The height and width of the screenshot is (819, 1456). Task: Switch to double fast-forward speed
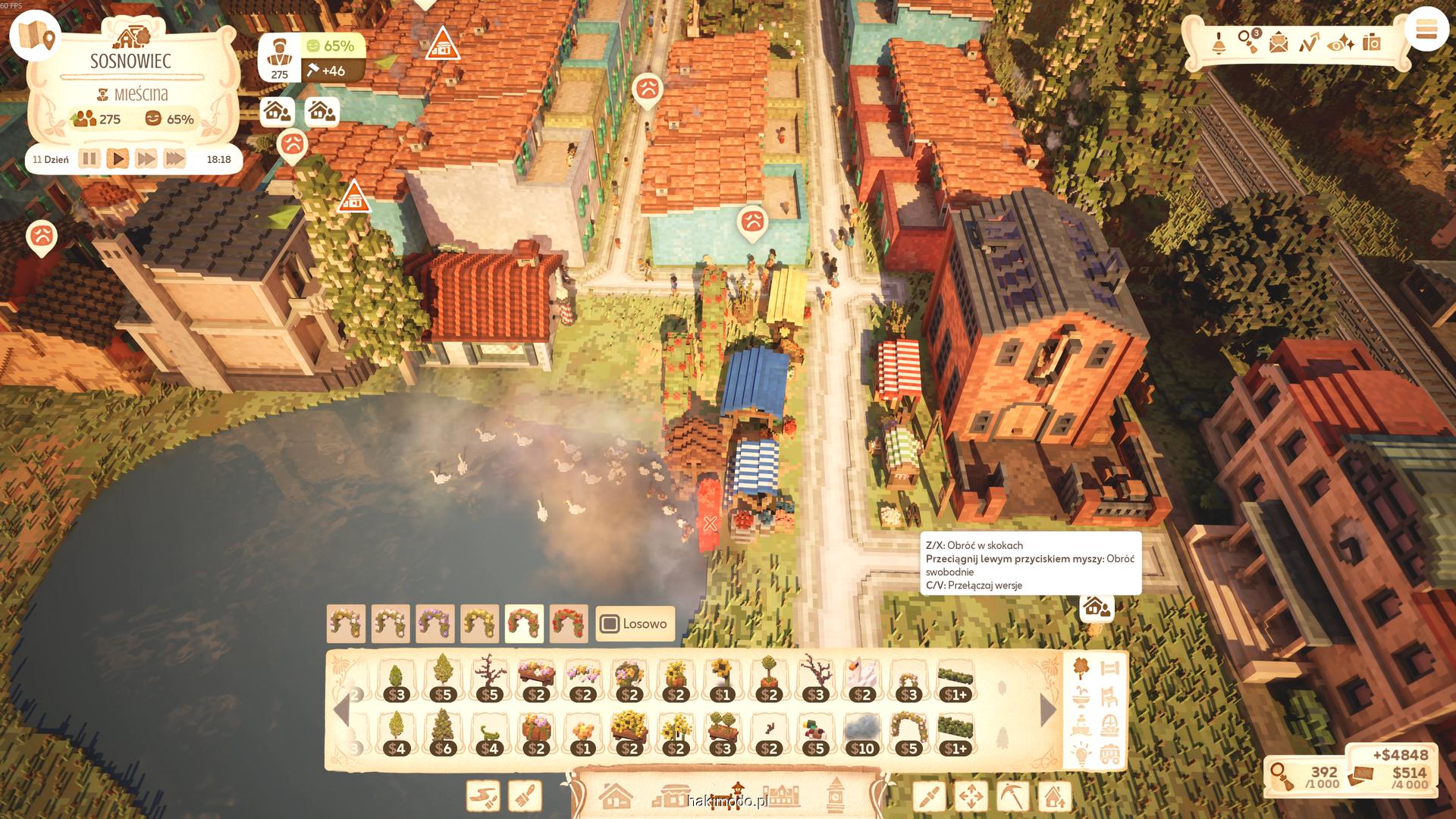146,159
